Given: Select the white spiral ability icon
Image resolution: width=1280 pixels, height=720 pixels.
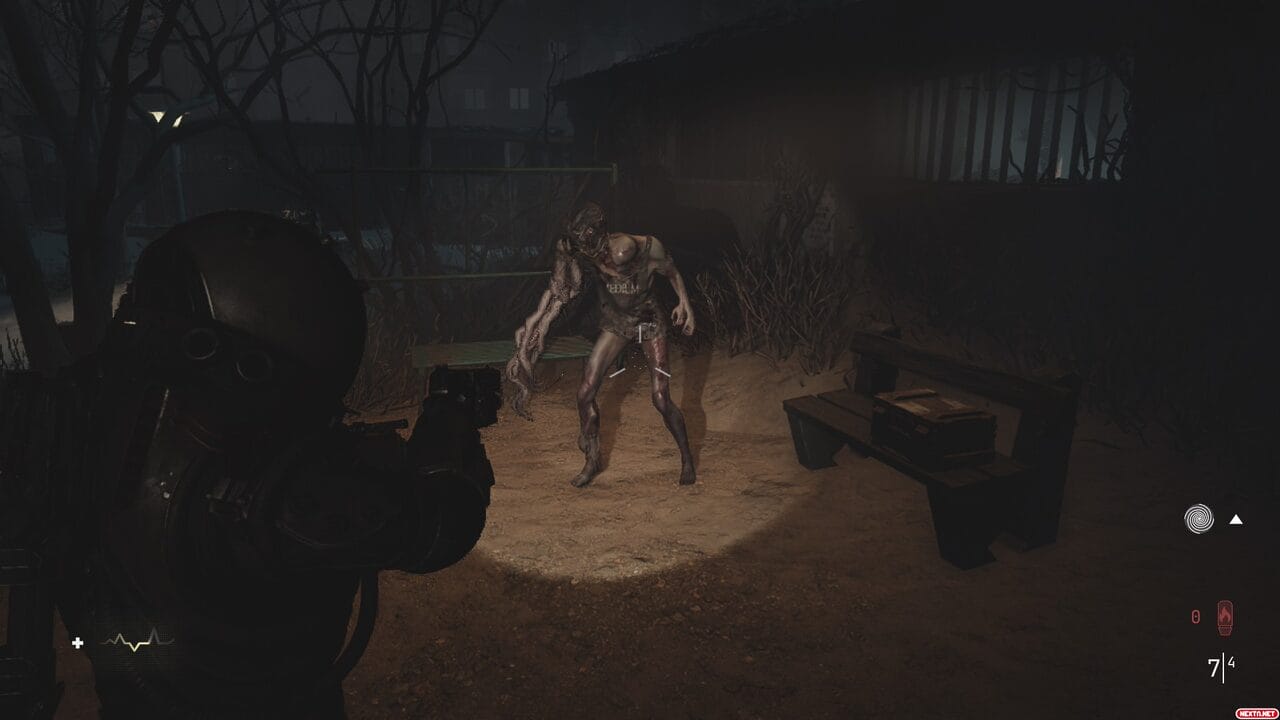Looking at the screenshot, I should [1198, 518].
